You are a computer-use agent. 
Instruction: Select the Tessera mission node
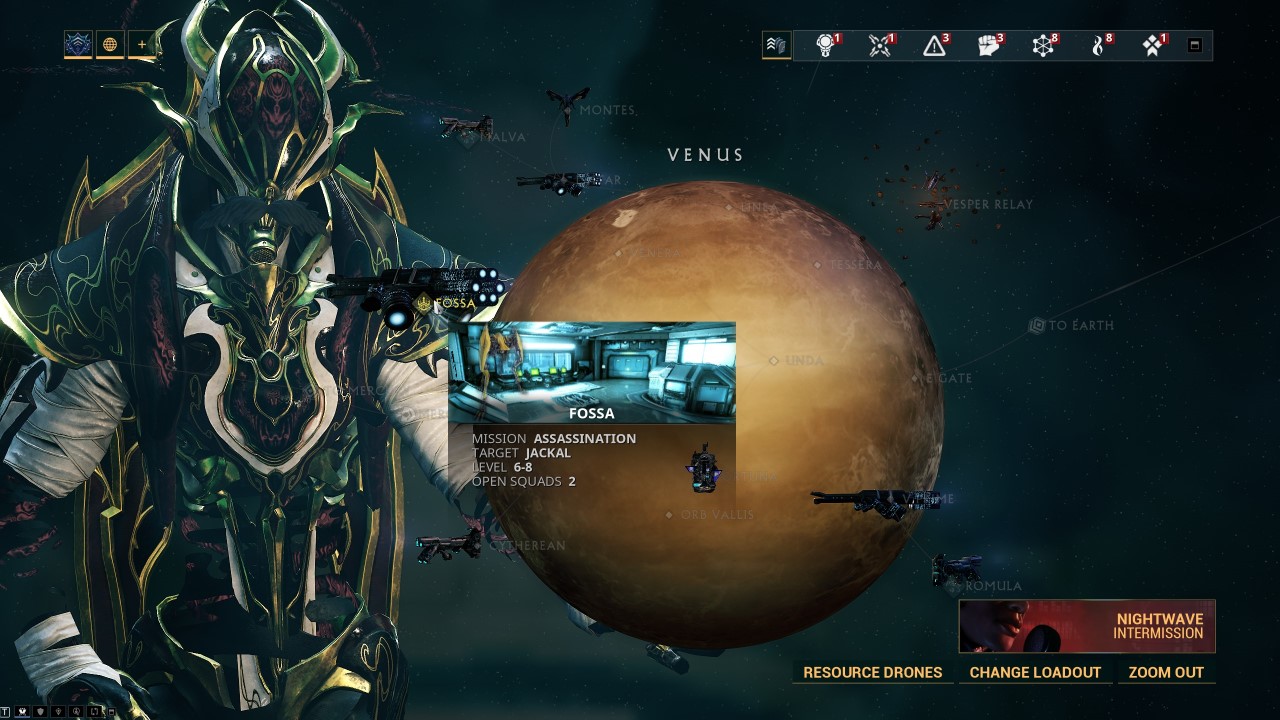(818, 265)
